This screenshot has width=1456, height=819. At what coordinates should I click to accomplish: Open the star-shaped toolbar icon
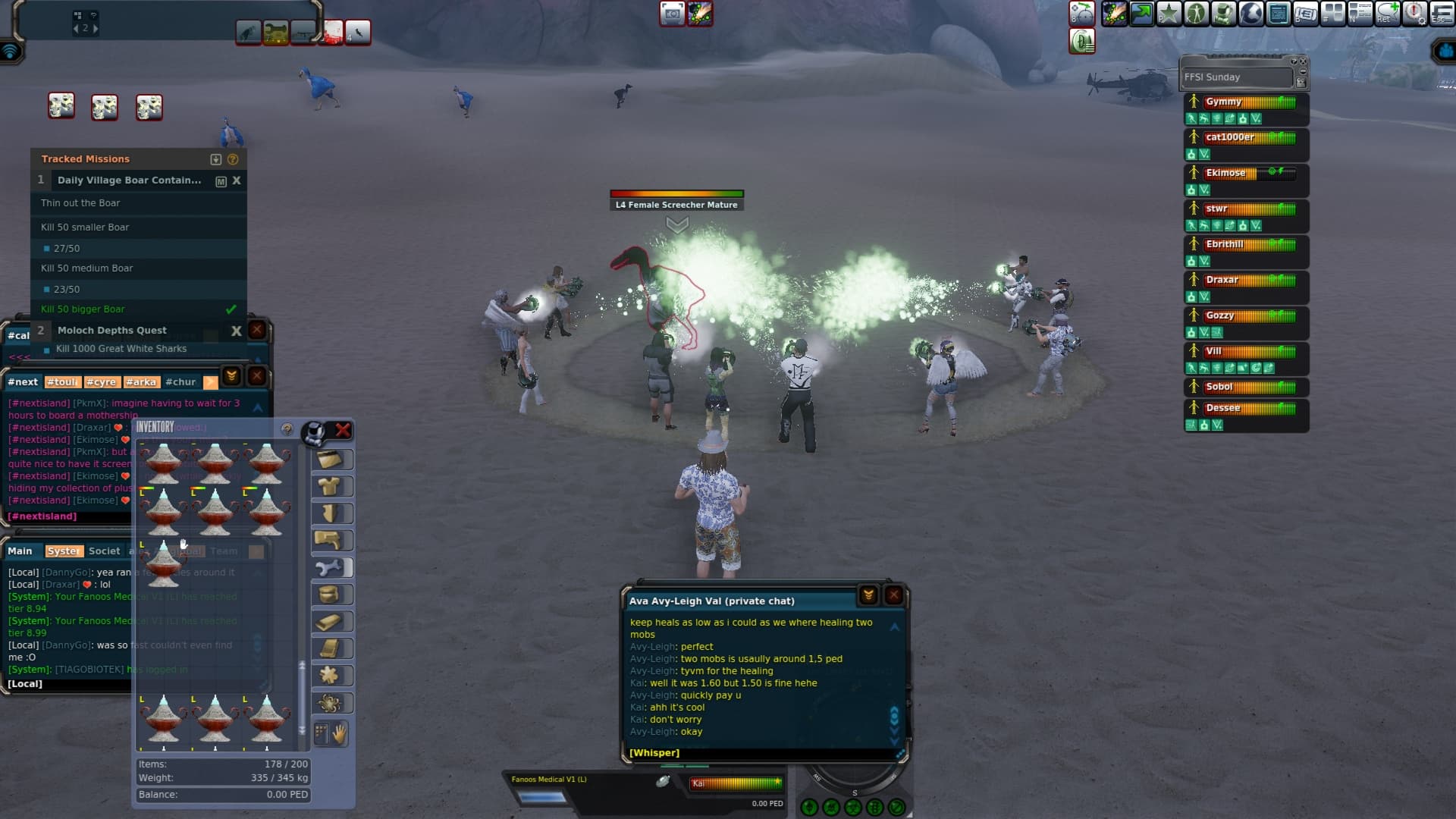[1169, 14]
